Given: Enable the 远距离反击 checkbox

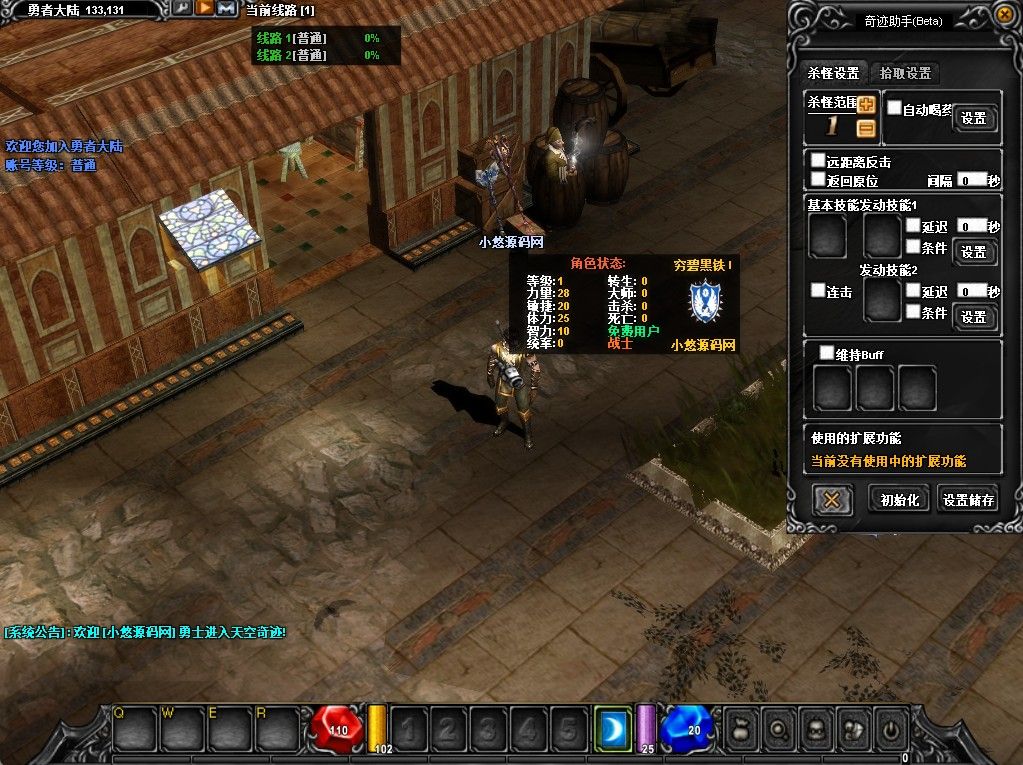Looking at the screenshot, I should pyautogui.click(x=818, y=161).
